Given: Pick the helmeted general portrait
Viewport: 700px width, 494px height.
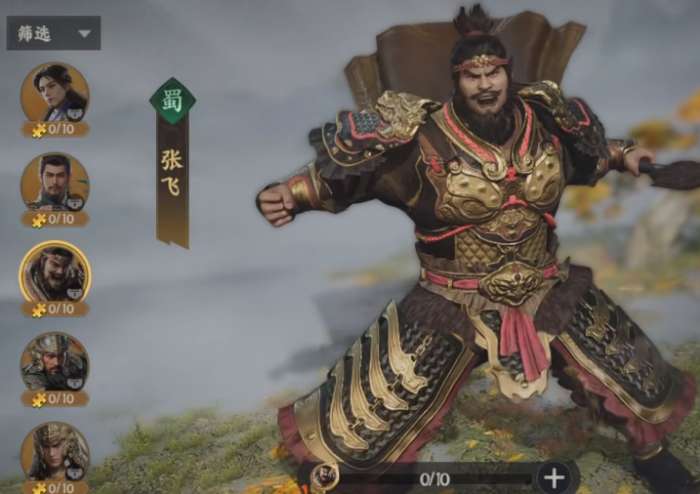Looking at the screenshot, I should click(x=55, y=362).
